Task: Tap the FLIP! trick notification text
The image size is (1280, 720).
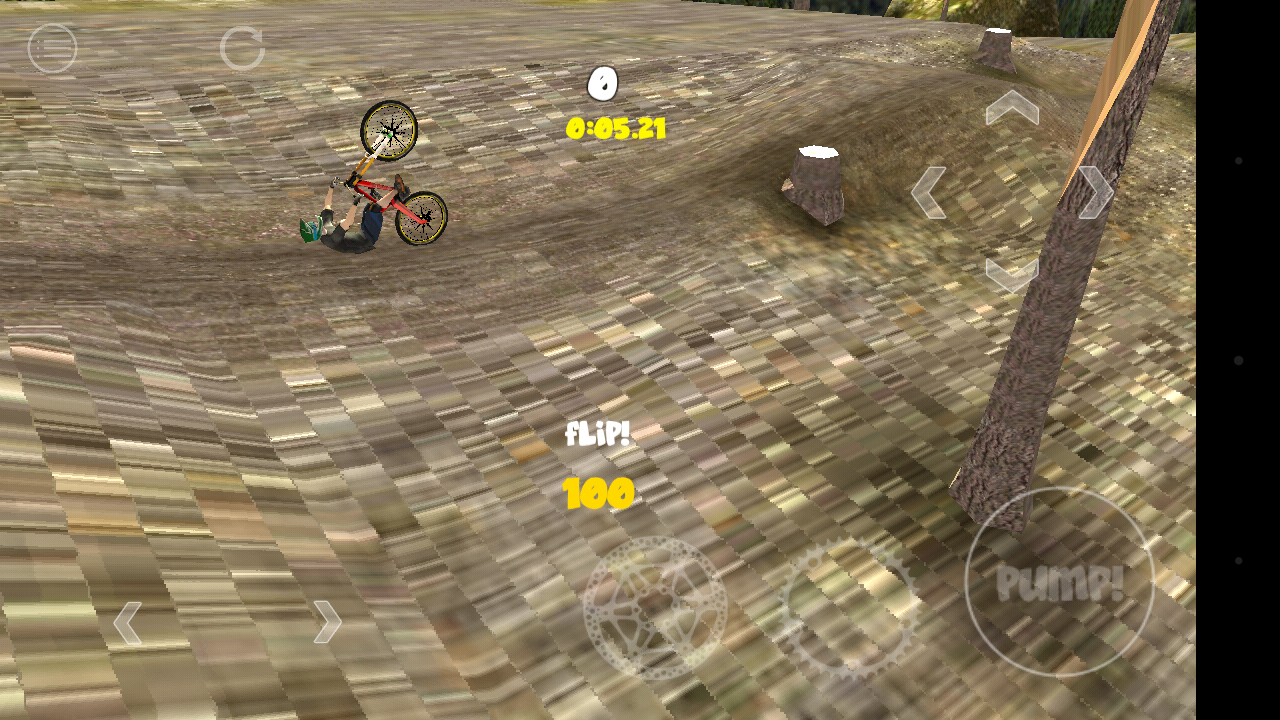Action: coord(600,434)
